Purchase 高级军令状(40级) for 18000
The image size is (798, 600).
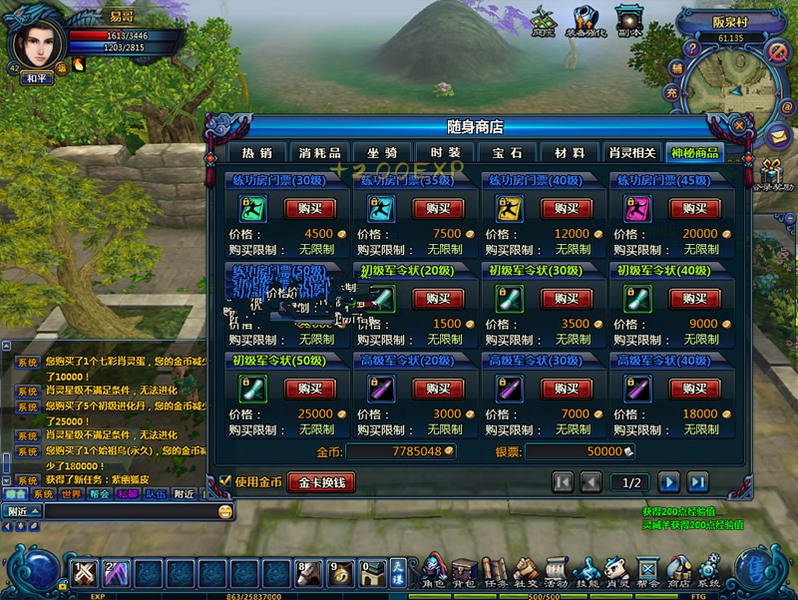[694, 388]
